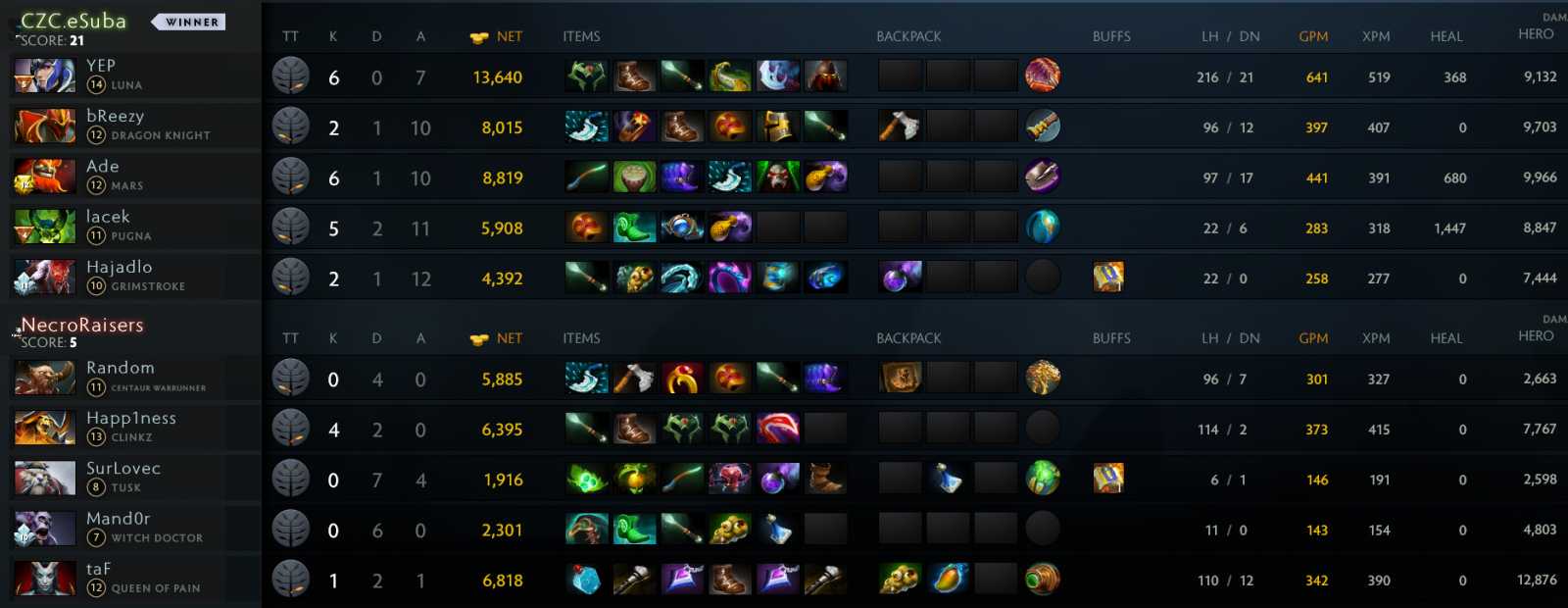Select the green boots in lacek's items
The image size is (1568, 608).
coord(634,228)
